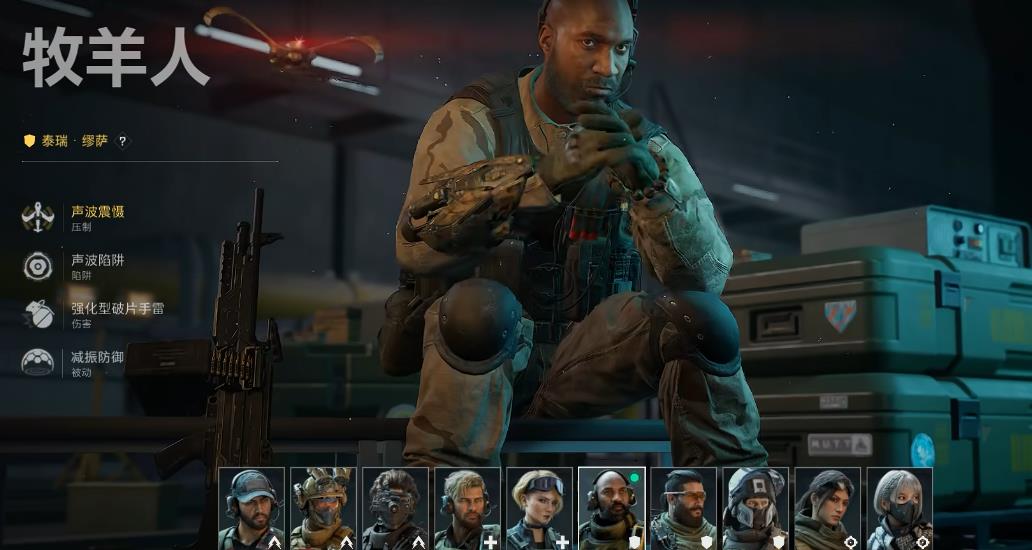Select the 声波陷阱 trap ability
This screenshot has width=1032, height=550.
(x=98, y=260)
